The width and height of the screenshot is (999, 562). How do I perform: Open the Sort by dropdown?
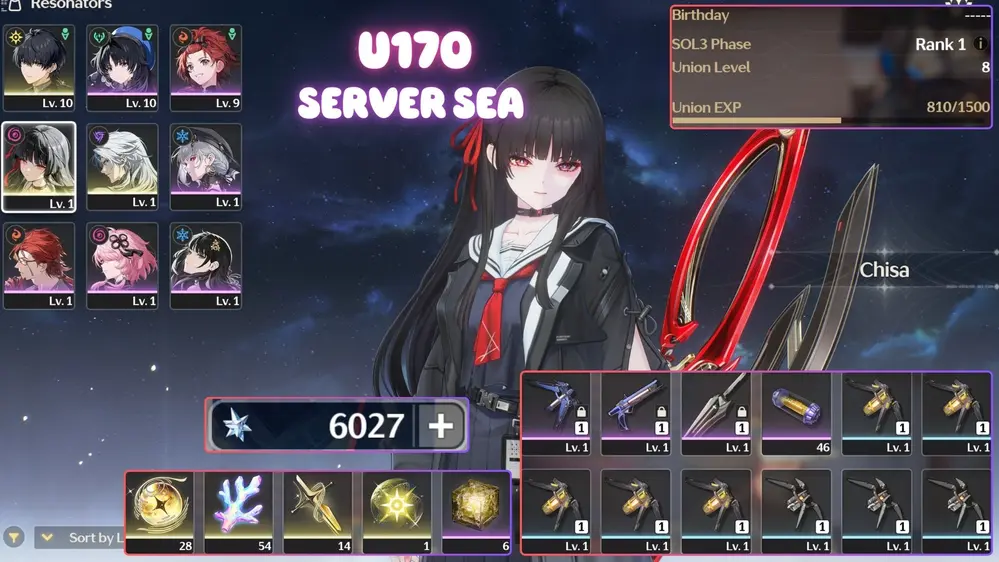(80, 538)
